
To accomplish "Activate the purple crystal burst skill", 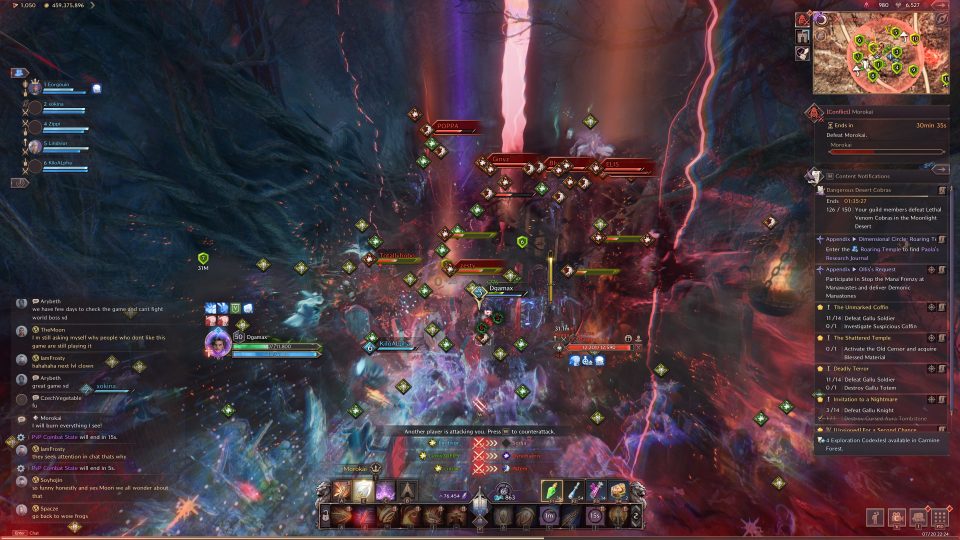I will [x=385, y=491].
